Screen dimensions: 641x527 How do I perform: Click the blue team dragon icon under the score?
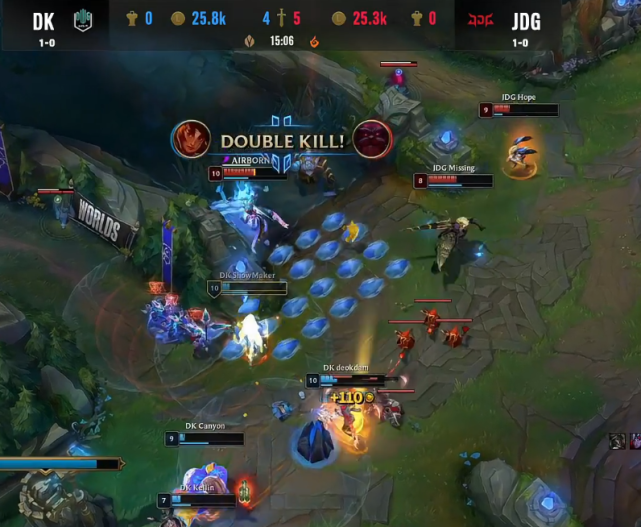pyautogui.click(x=250, y=41)
